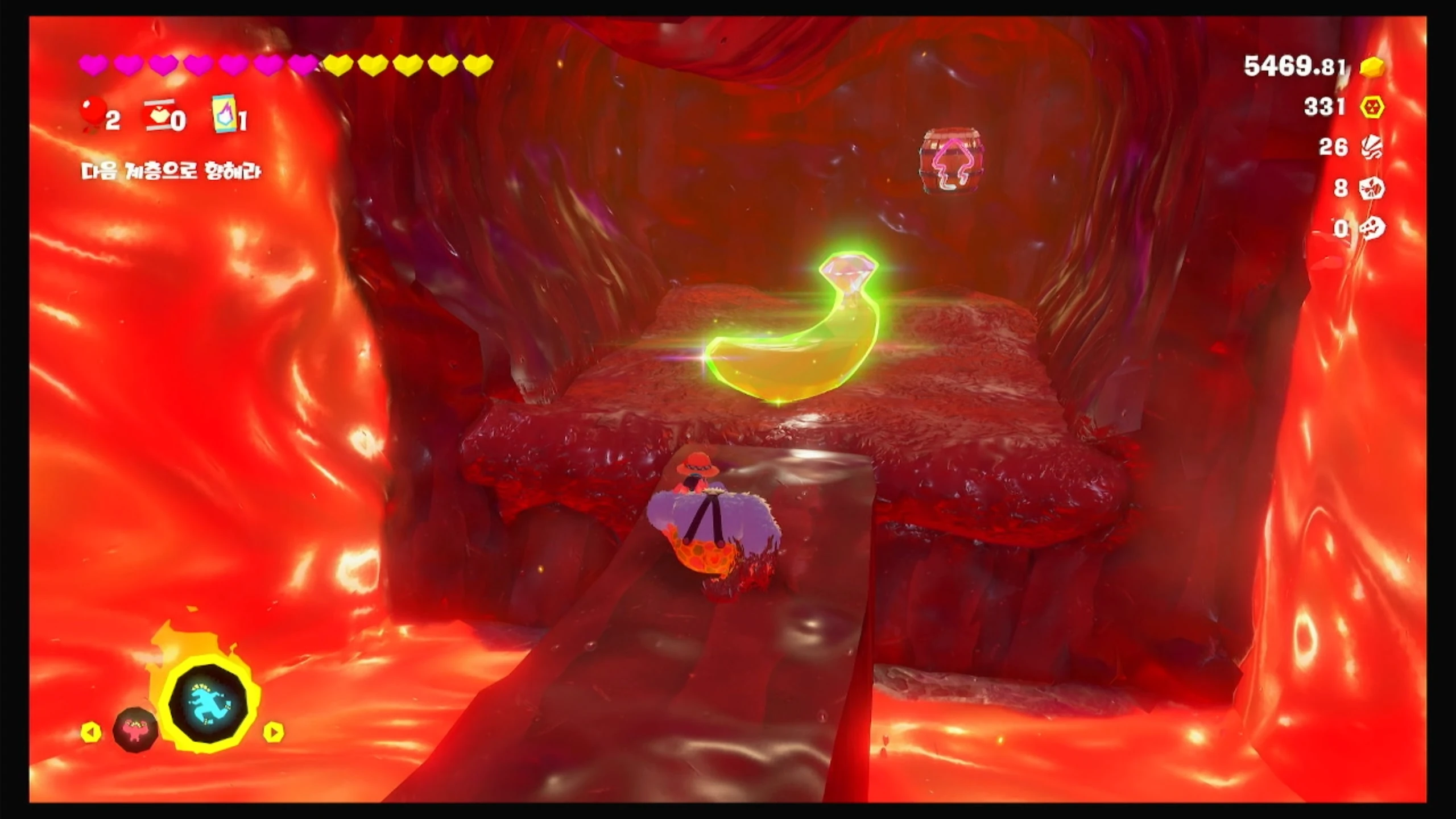Open the Korean objective tracker text
Viewport: 1456px width, 819px height.
(171, 171)
